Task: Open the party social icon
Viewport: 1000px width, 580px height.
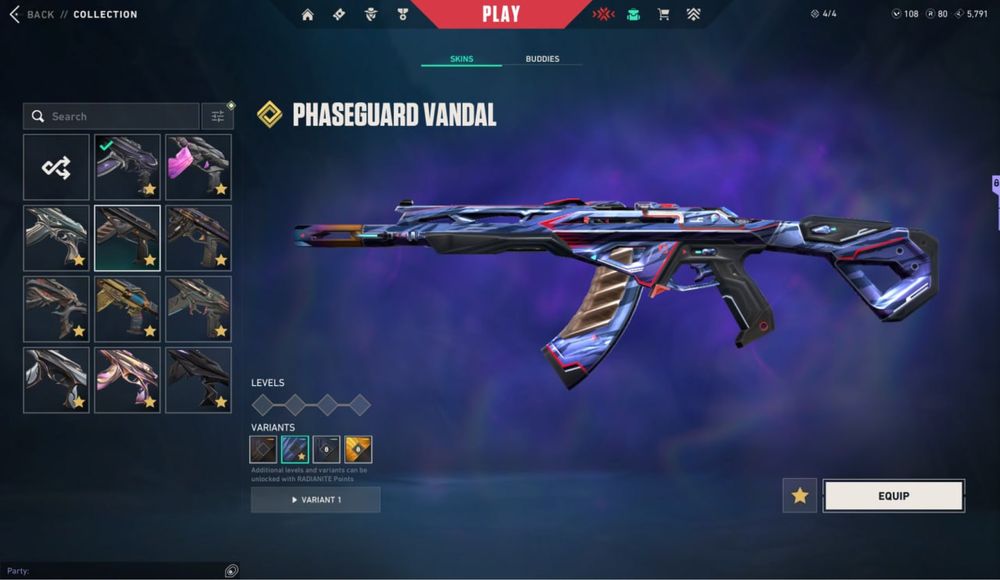Action: point(231,570)
